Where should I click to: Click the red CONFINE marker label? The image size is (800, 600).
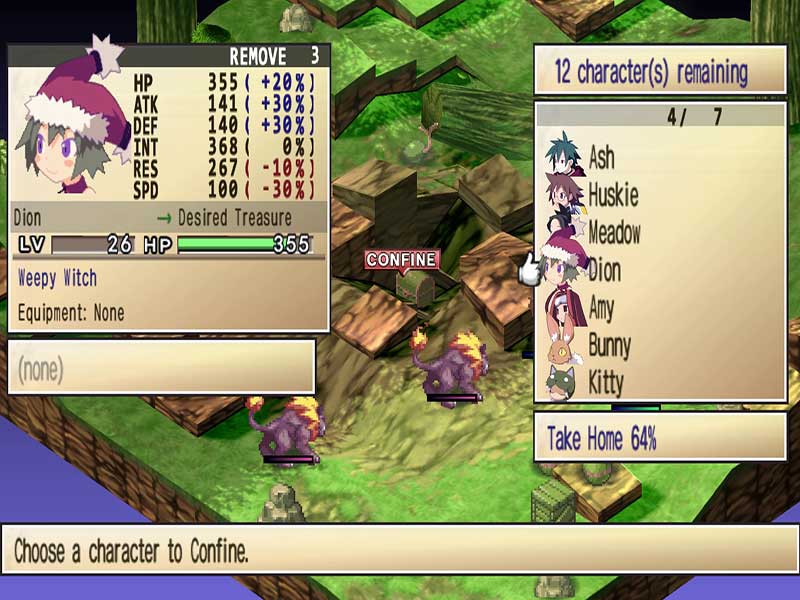point(402,260)
